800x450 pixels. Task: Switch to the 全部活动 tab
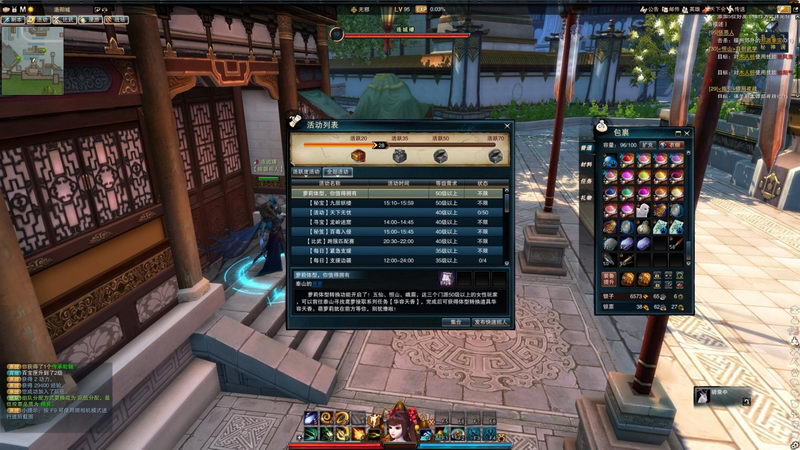337,172
